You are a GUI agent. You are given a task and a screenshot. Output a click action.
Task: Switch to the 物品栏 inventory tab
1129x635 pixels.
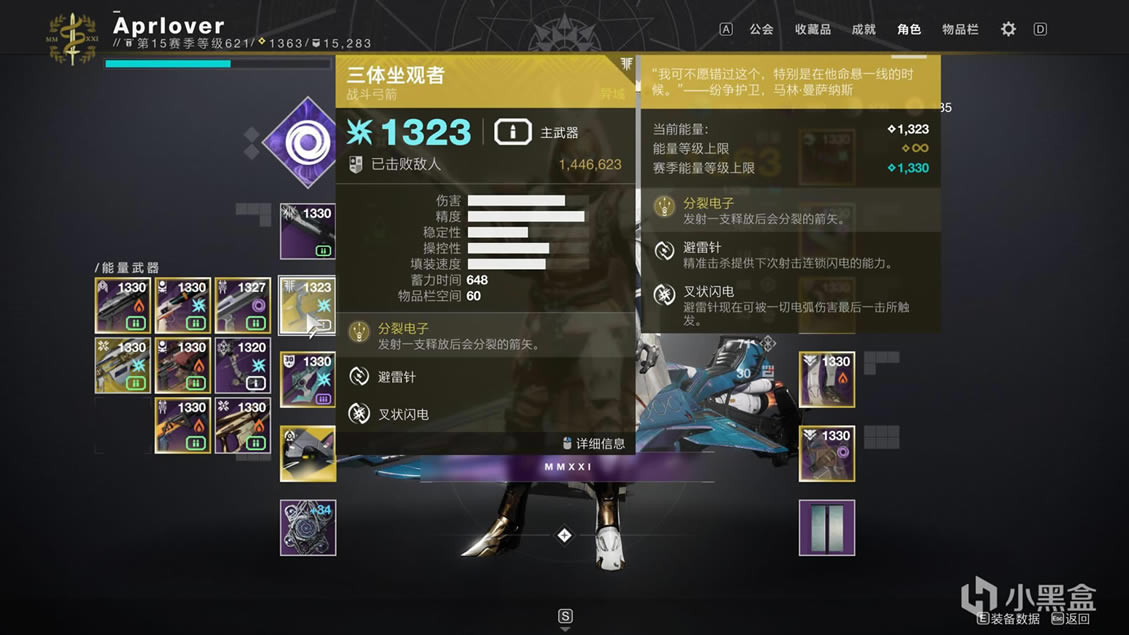click(x=960, y=29)
